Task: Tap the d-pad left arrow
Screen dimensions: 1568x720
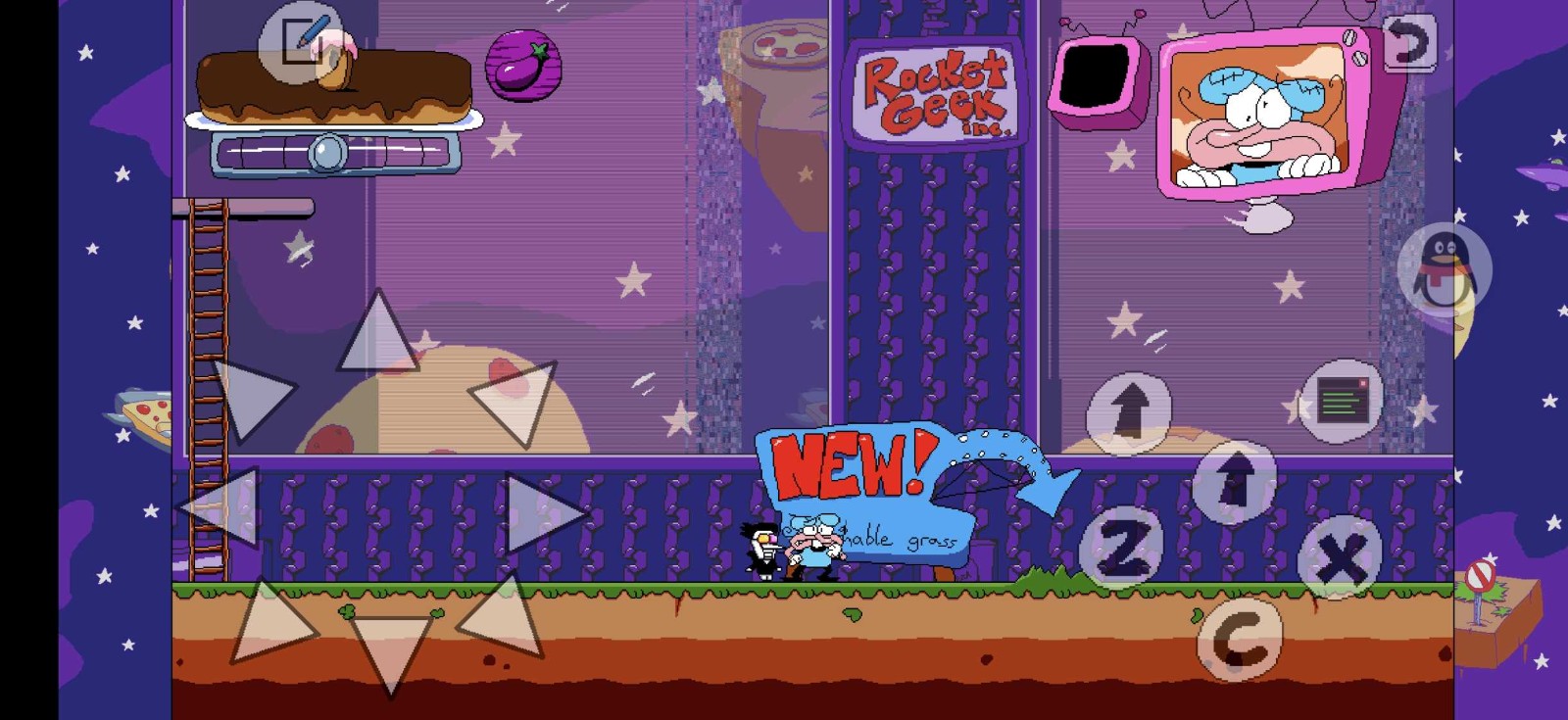Action: click(223, 506)
